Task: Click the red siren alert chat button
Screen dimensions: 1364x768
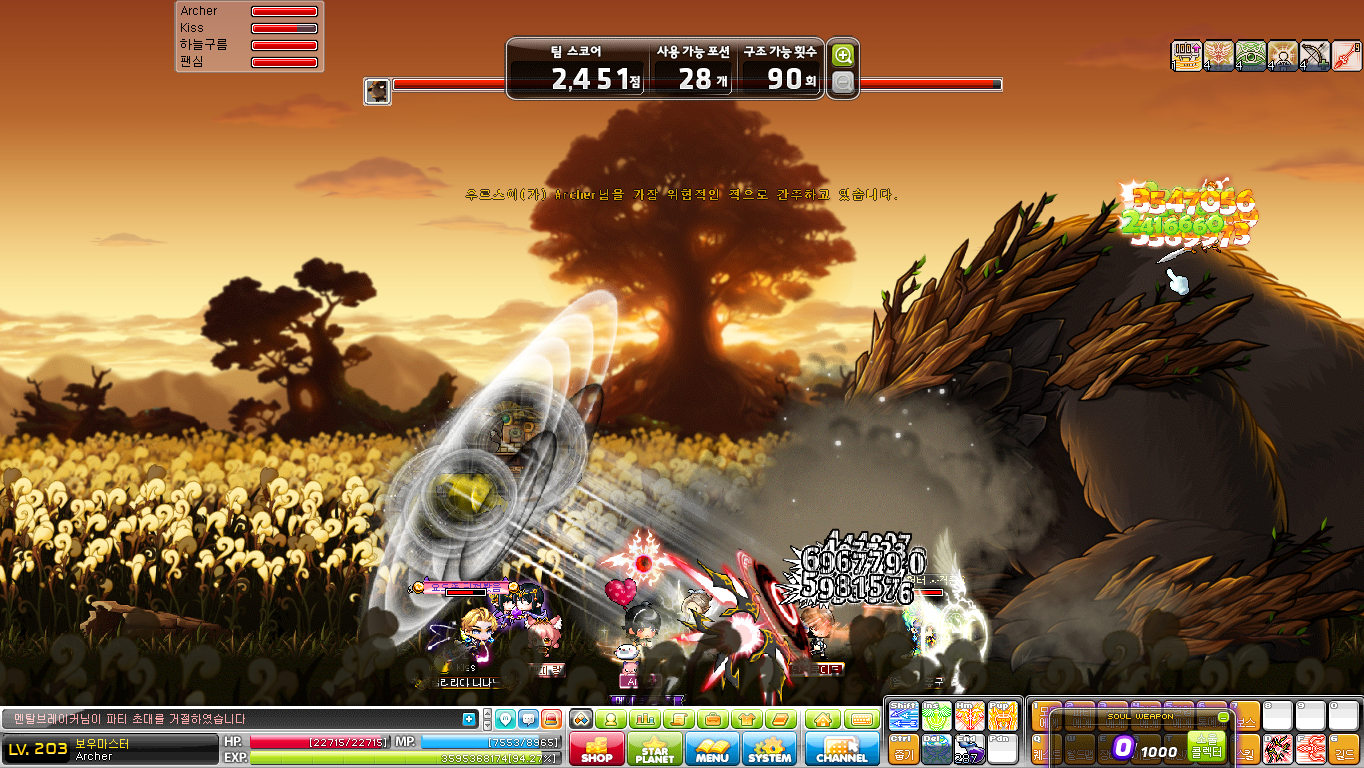Action: [x=551, y=719]
